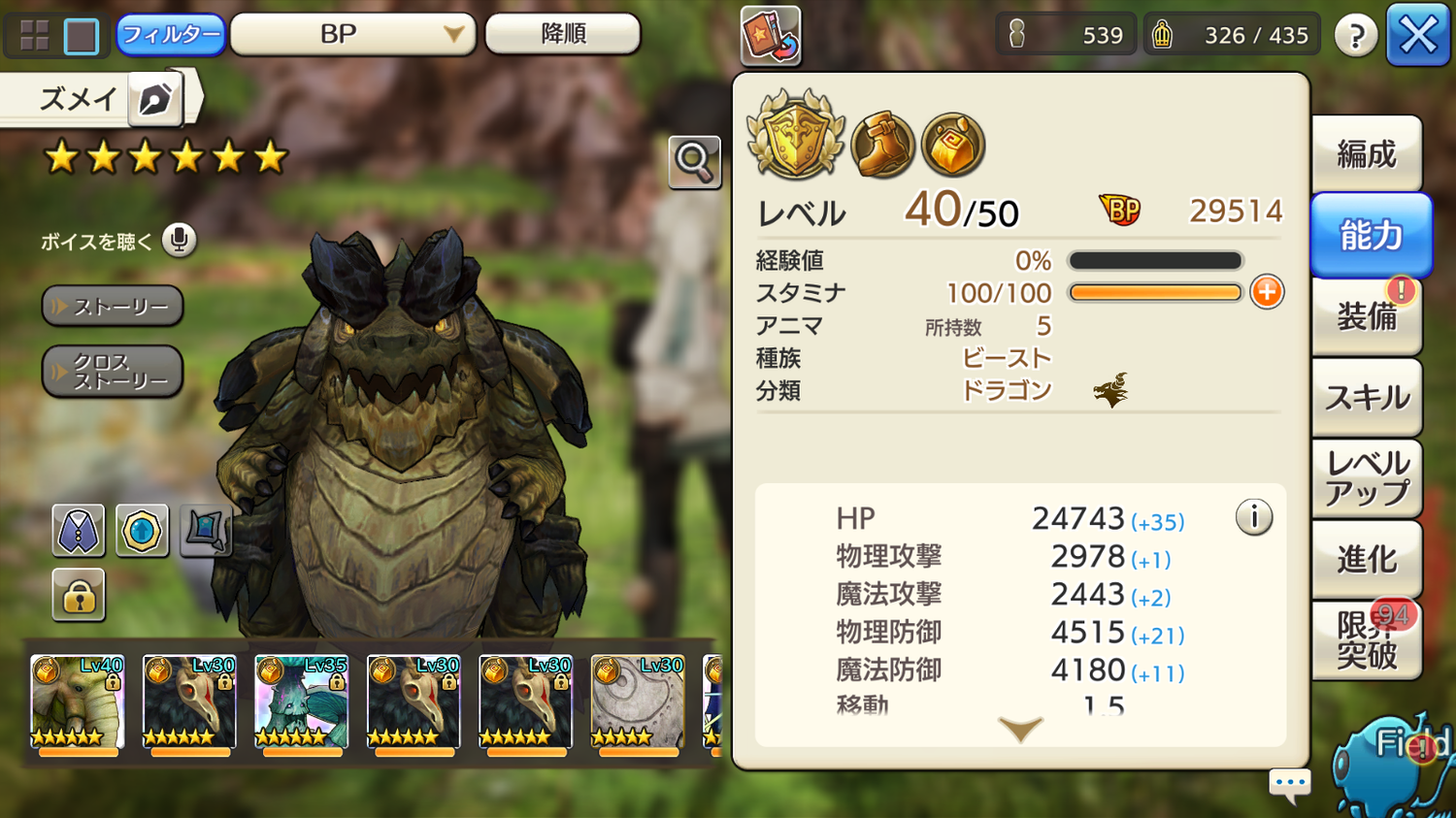Open the 進化 evolution tab
Image resolution: width=1456 pixels, height=818 pixels.
1367,559
